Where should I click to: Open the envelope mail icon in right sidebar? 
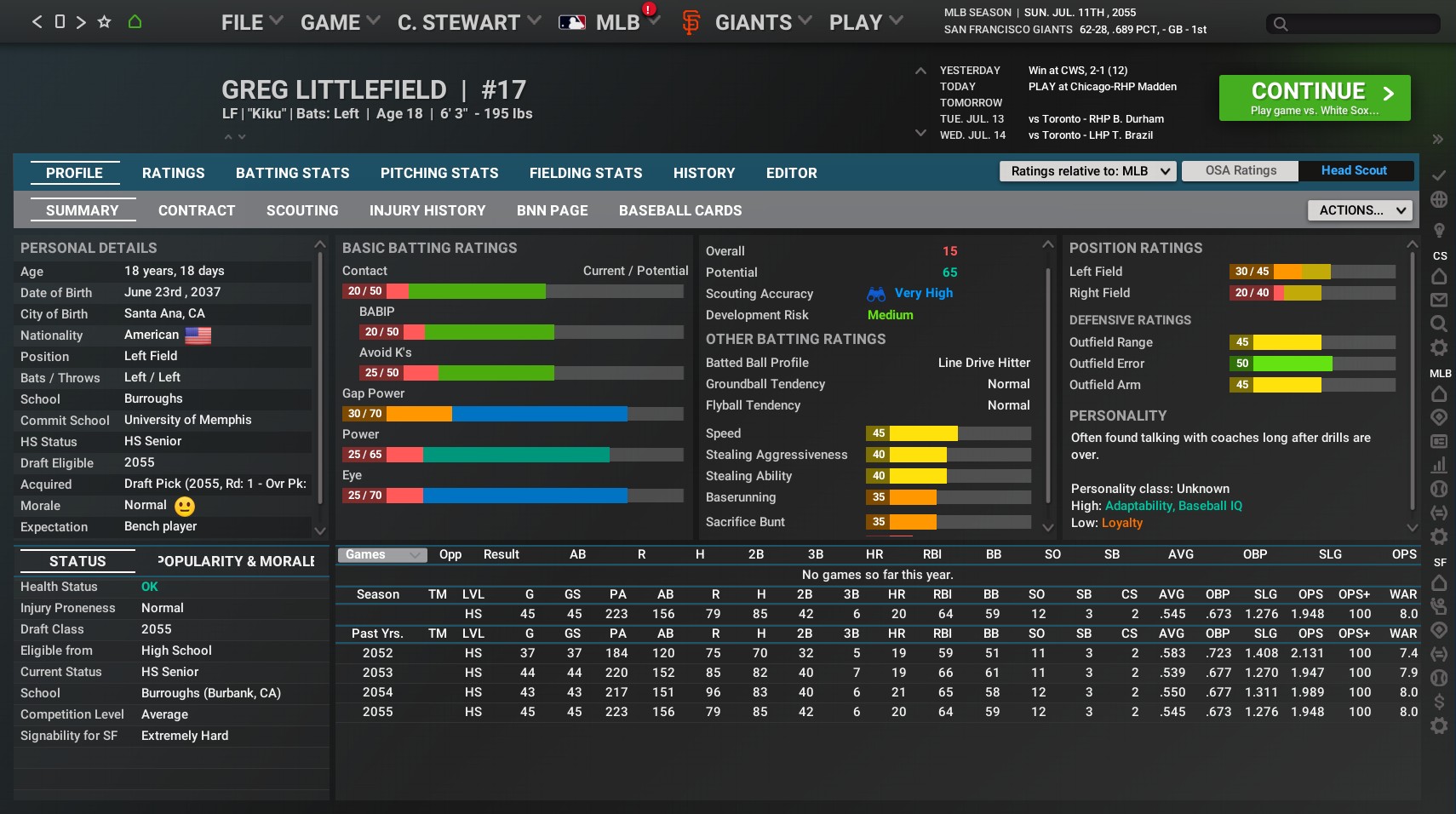tap(1439, 300)
